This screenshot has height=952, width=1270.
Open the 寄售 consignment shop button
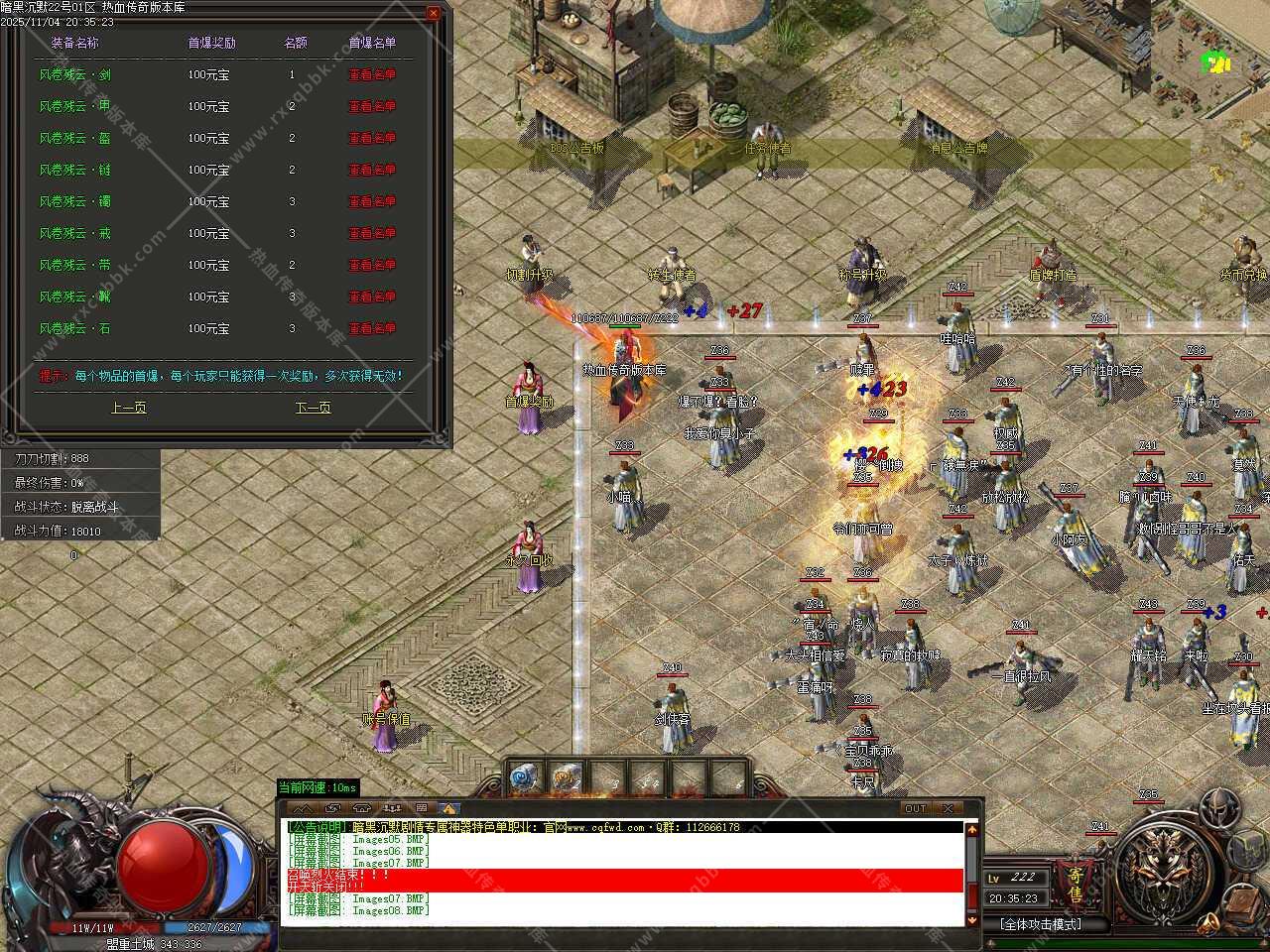pos(1076,885)
